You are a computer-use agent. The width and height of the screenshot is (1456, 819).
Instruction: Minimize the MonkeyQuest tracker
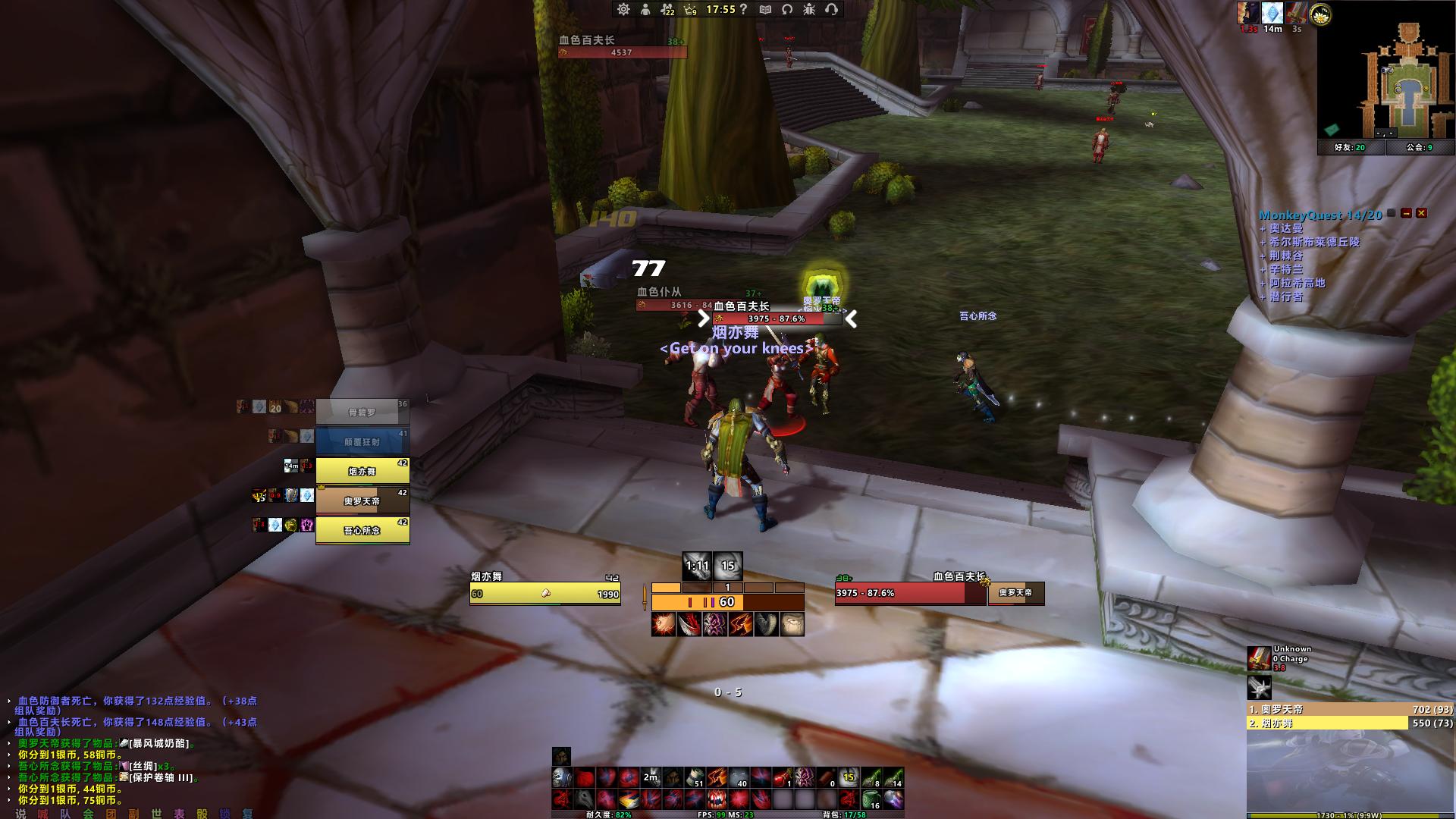[1407, 214]
